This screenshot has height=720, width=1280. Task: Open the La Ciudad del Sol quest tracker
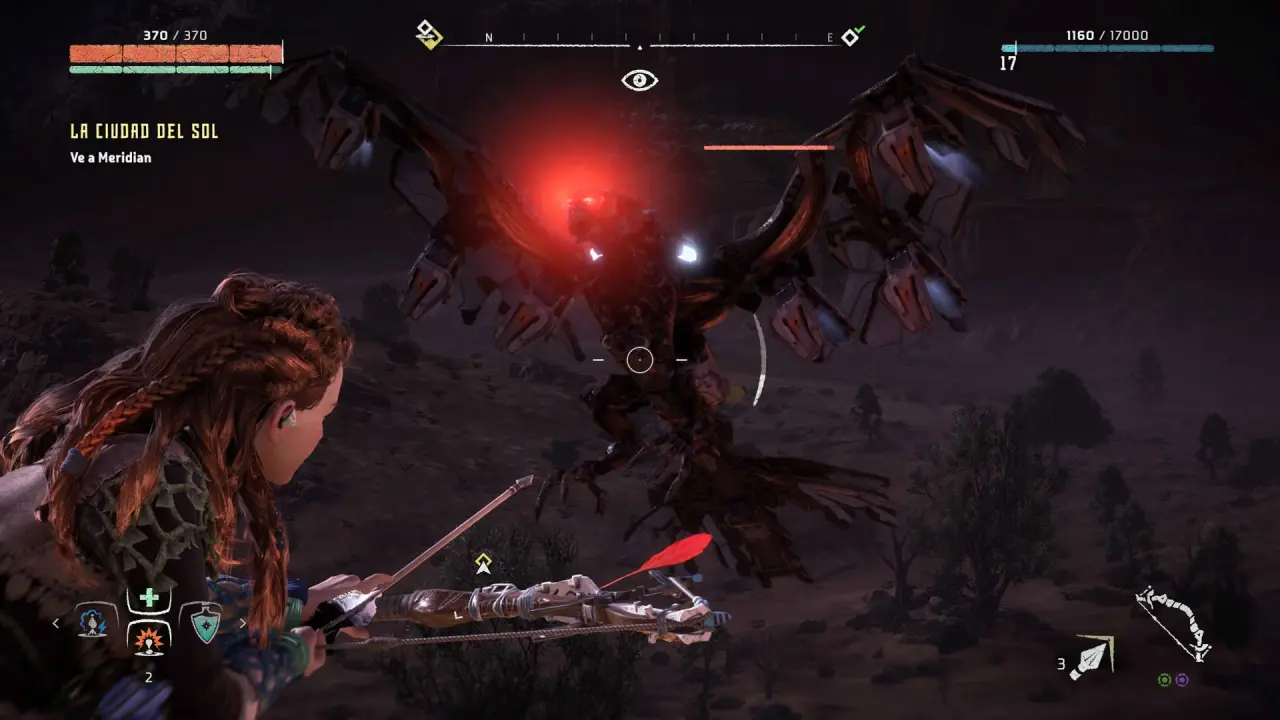coord(144,132)
